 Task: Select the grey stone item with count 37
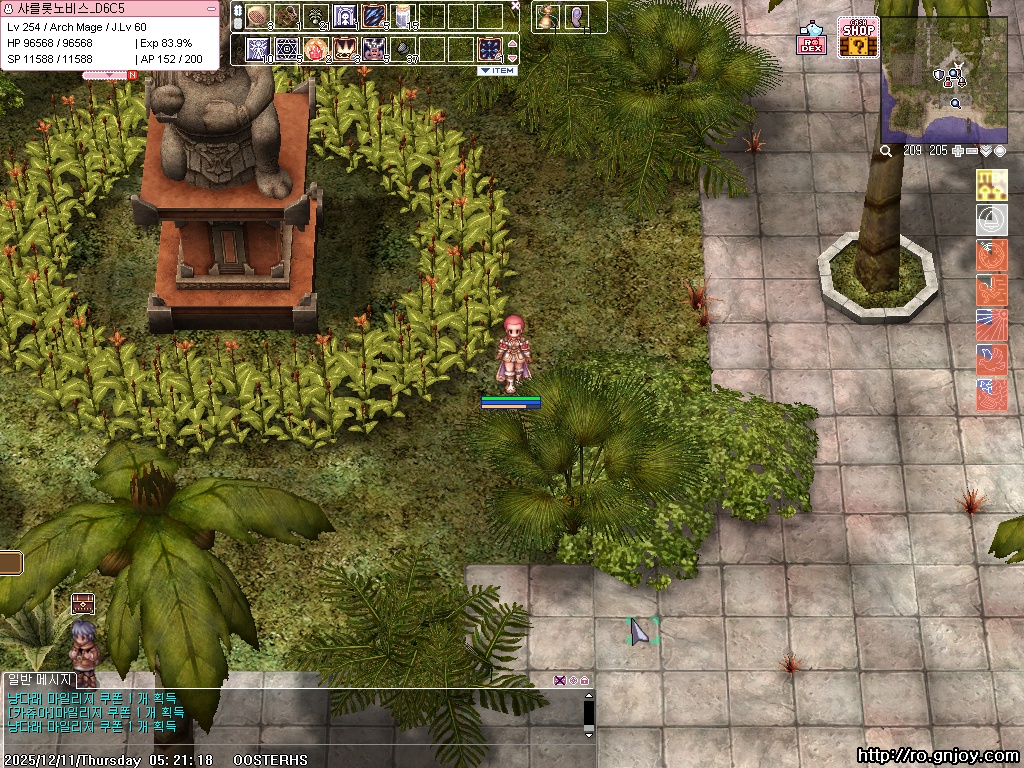403,48
